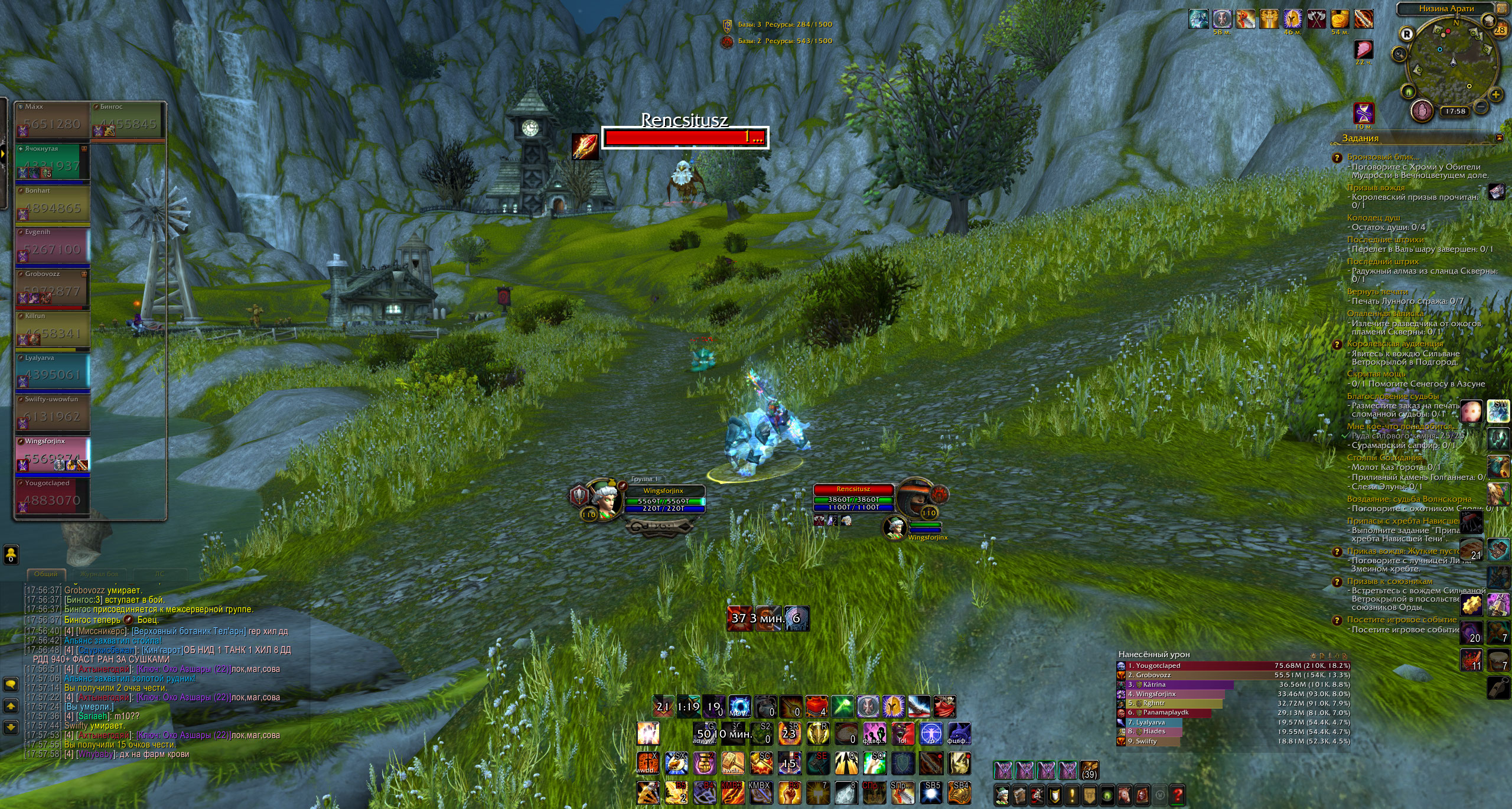Open the ЛС whisper chat tab
The image size is (1512, 809).
[159, 574]
